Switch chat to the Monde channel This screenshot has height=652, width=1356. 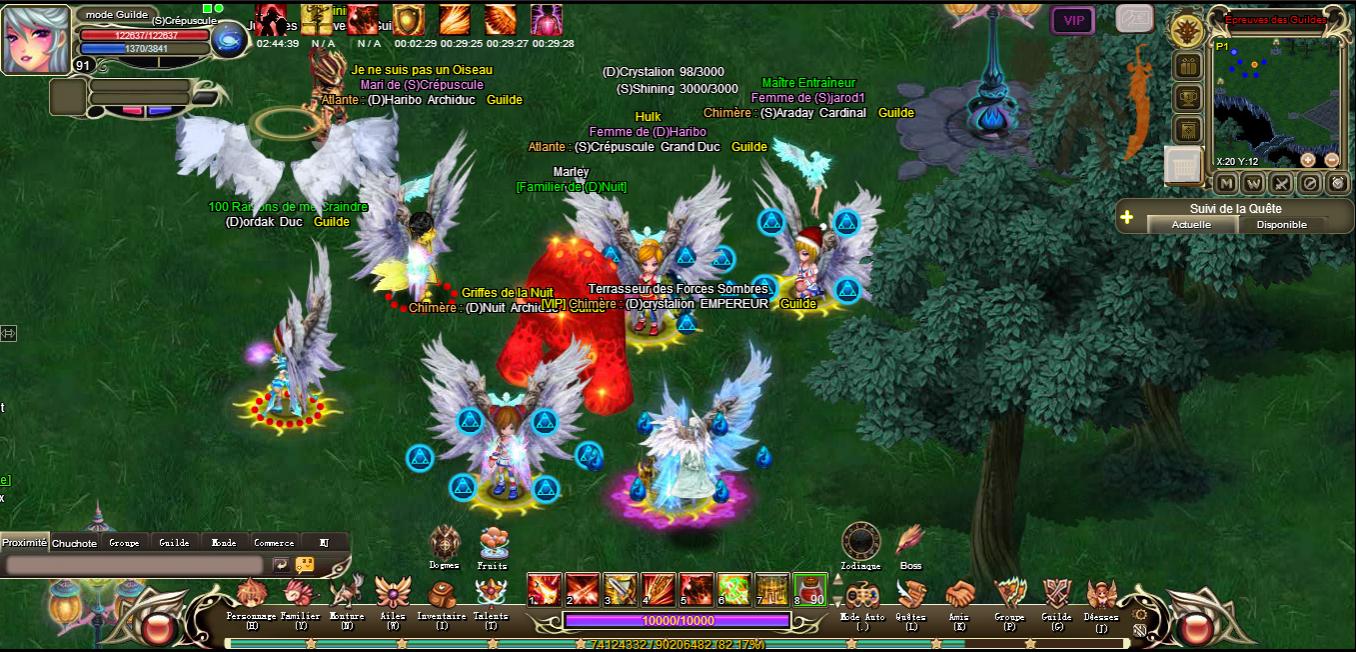click(x=224, y=543)
